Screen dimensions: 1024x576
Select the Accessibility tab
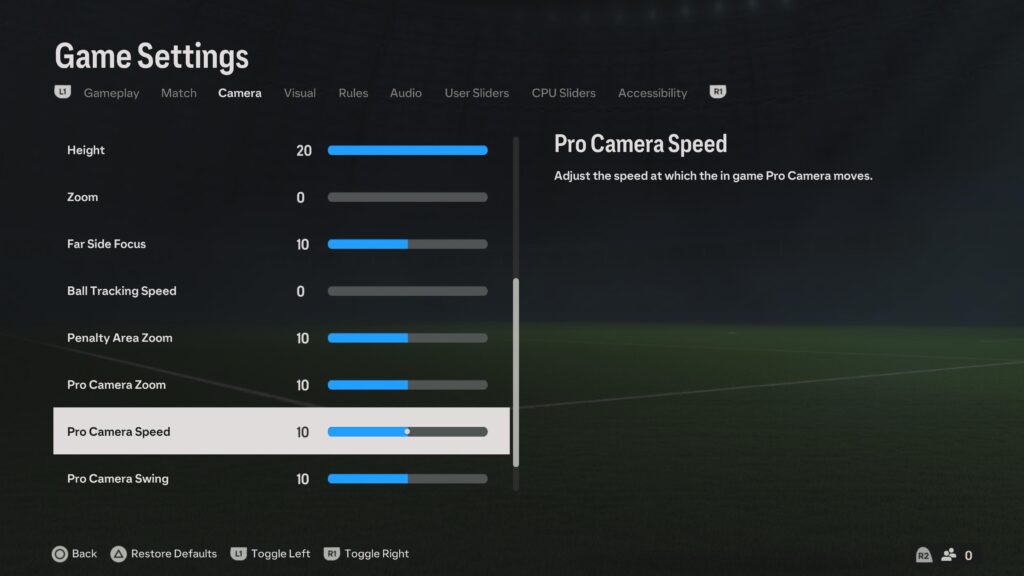pyautogui.click(x=652, y=93)
